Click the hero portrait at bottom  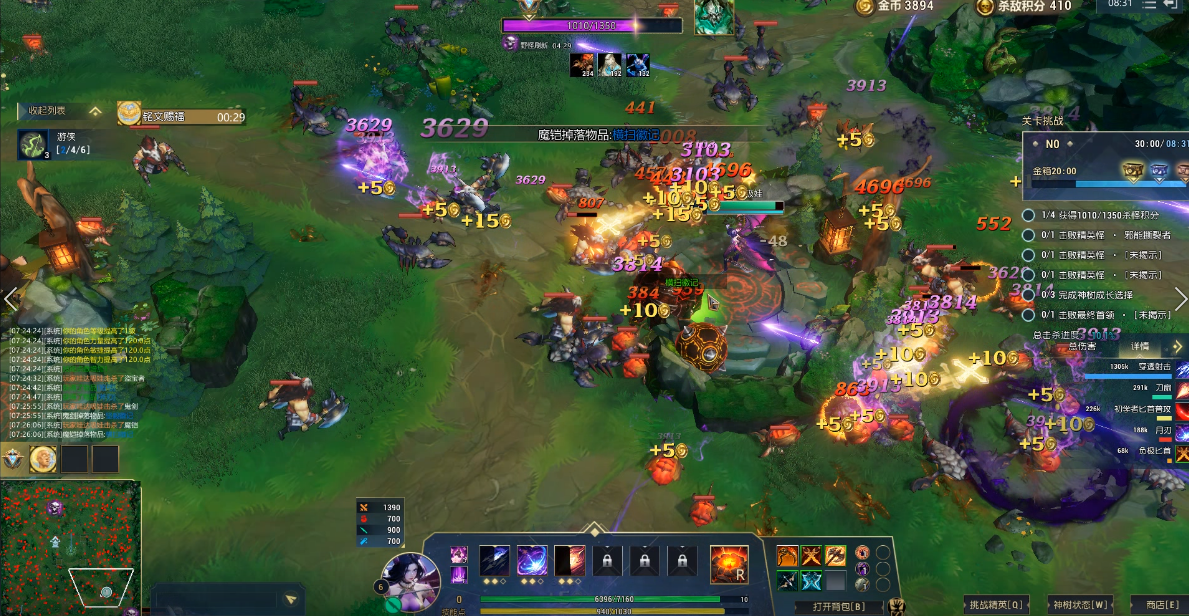click(410, 580)
